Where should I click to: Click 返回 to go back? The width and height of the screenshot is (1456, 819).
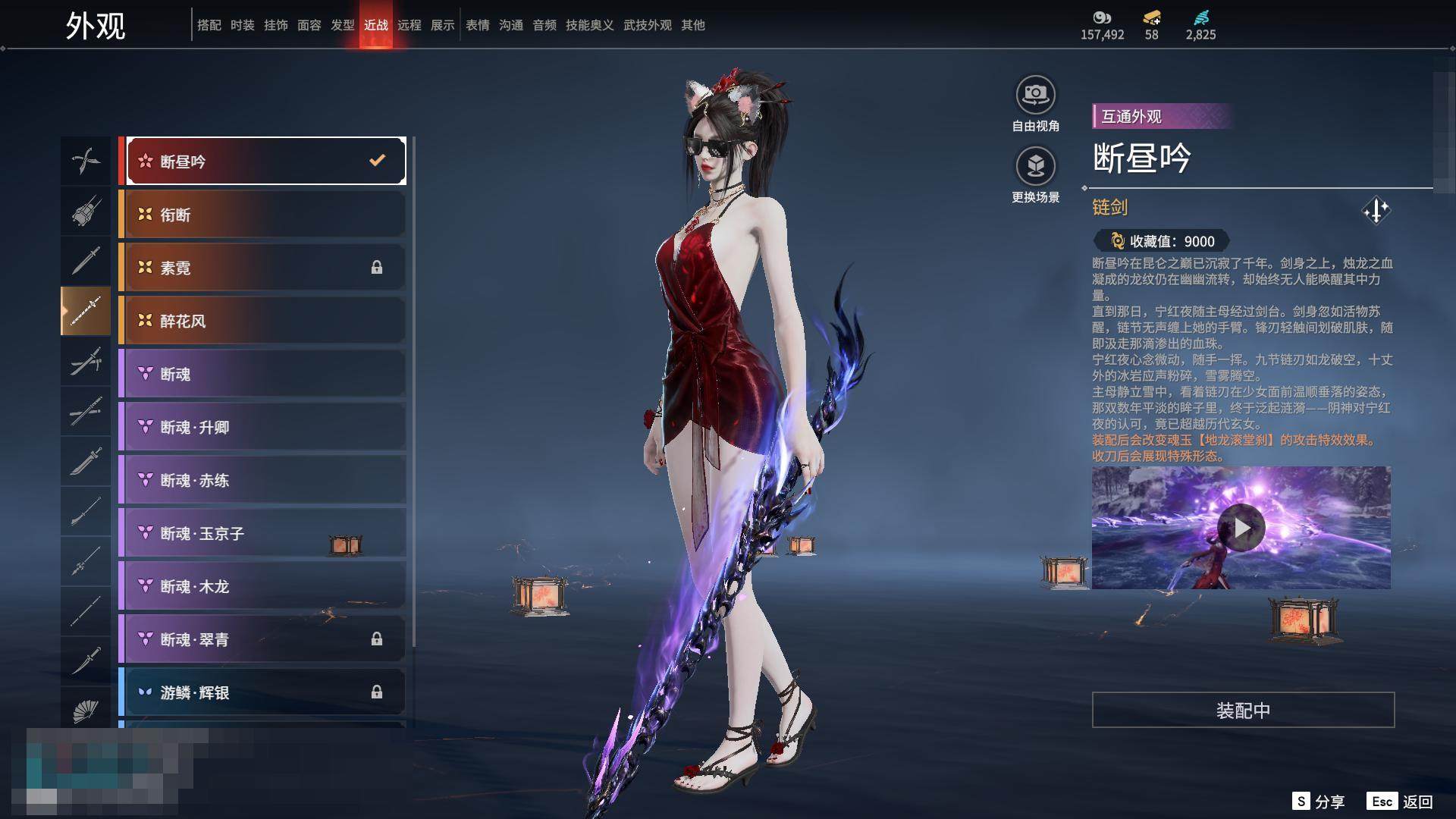pyautogui.click(x=1400, y=802)
